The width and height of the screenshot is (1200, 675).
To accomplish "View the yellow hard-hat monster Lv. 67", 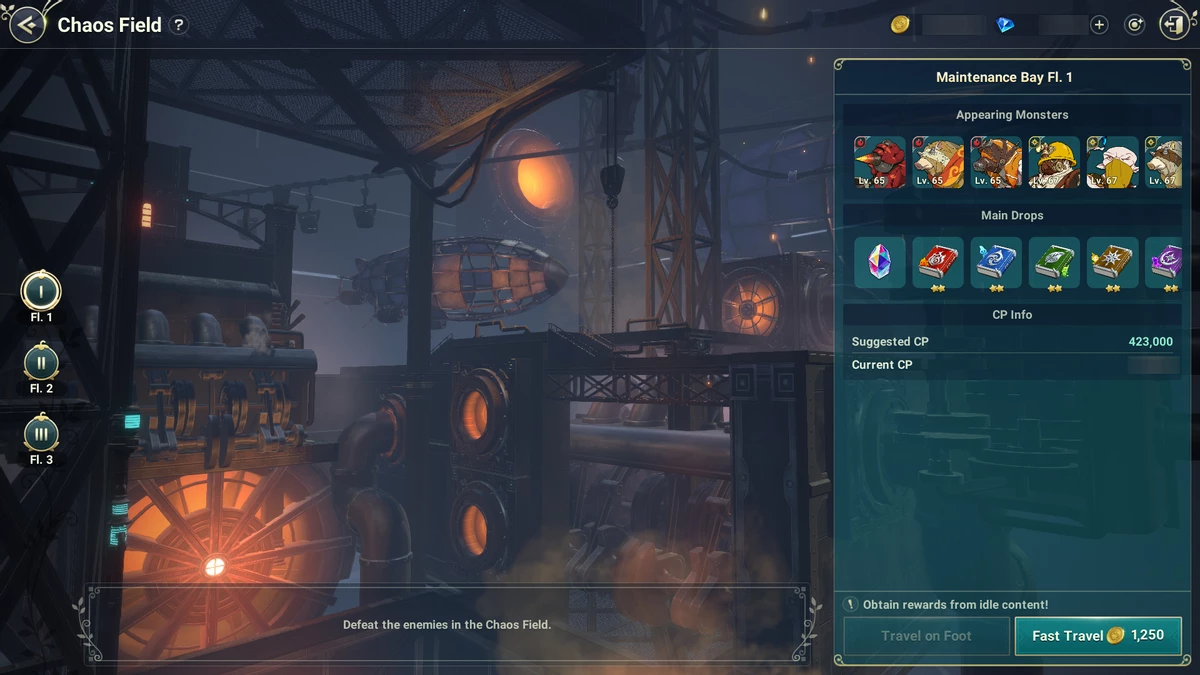I will [1054, 162].
